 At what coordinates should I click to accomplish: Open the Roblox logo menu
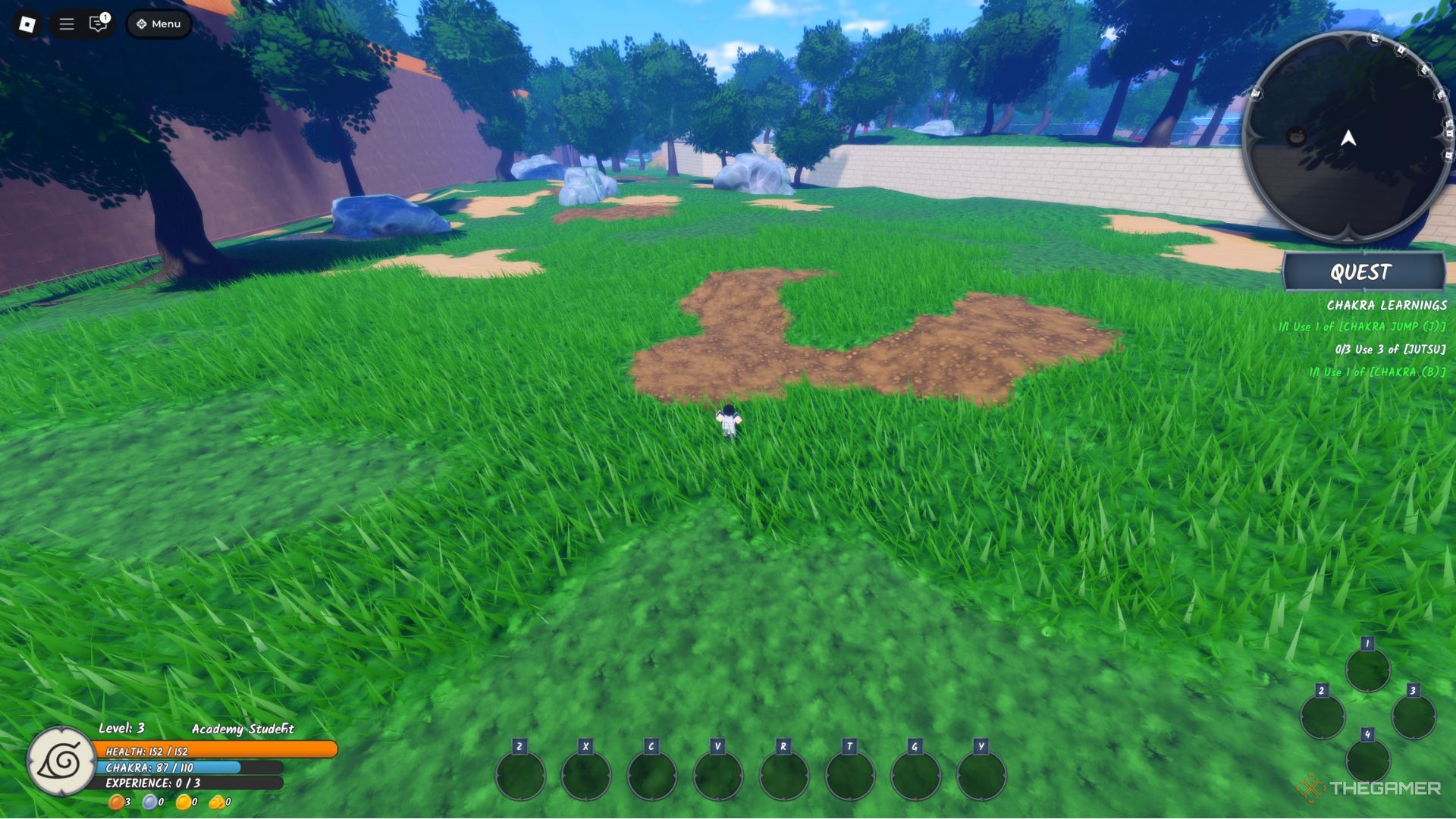point(27,24)
